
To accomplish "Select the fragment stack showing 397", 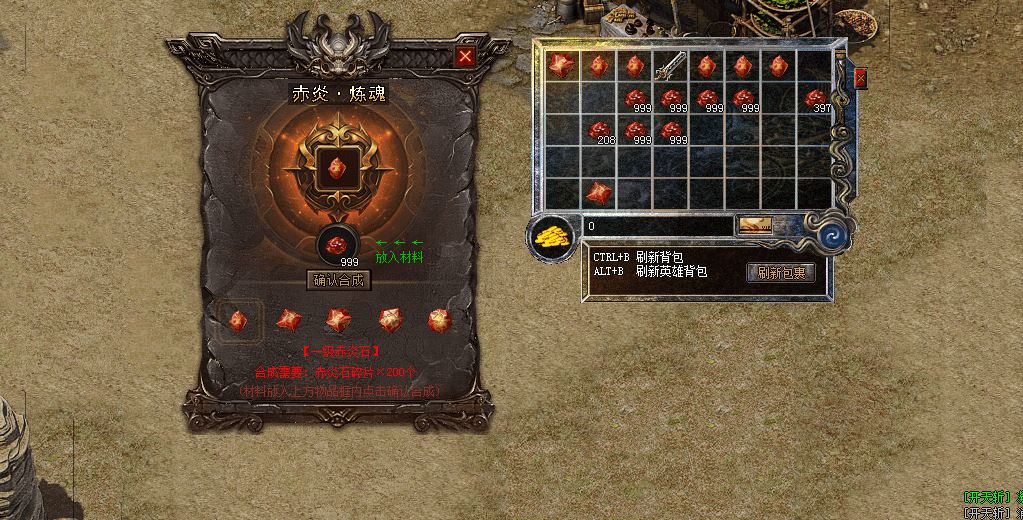I will tap(816, 99).
